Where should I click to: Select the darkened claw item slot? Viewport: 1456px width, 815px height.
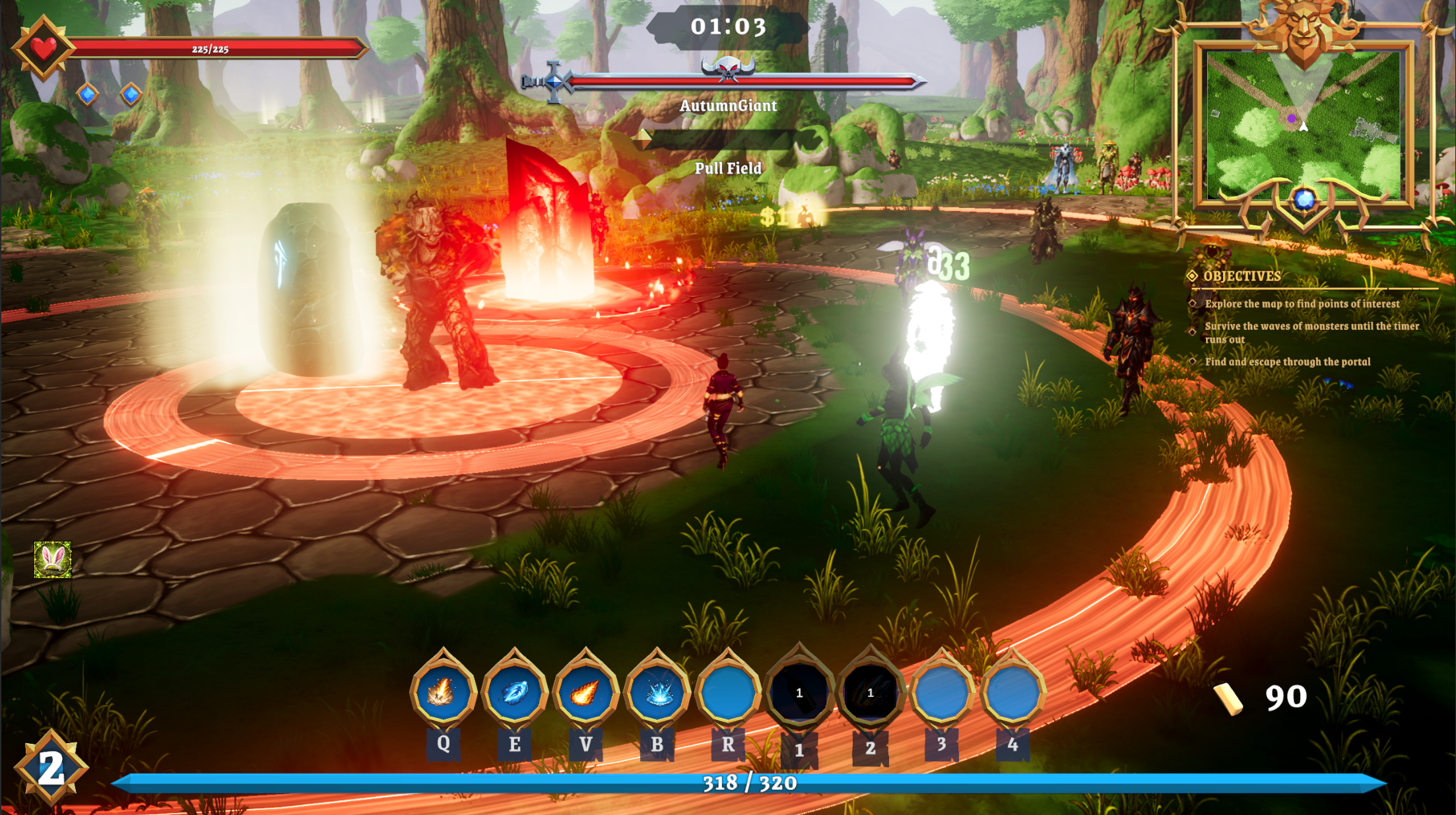point(870,692)
